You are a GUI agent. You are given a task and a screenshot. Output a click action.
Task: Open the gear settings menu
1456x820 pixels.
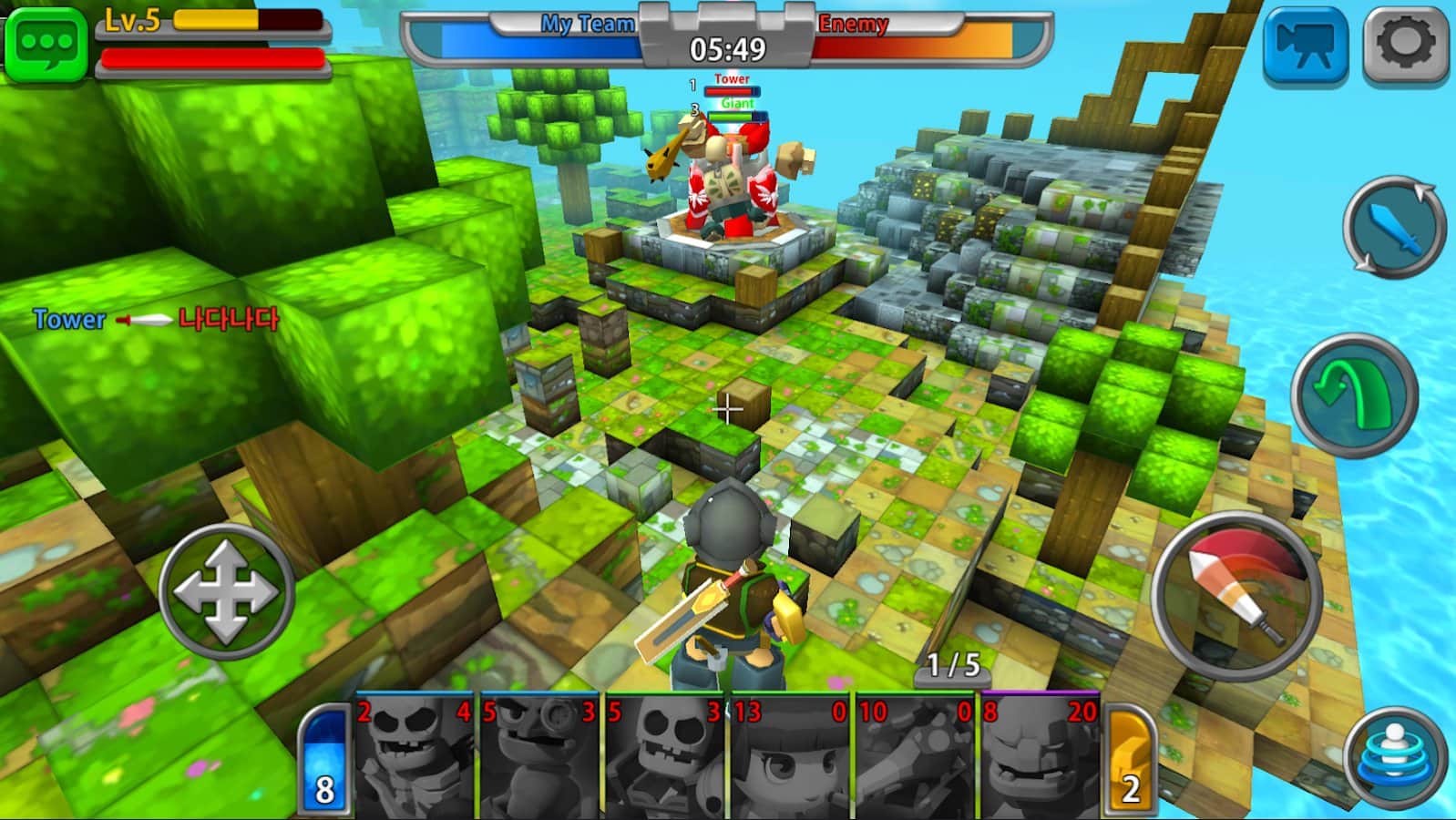[1405, 45]
